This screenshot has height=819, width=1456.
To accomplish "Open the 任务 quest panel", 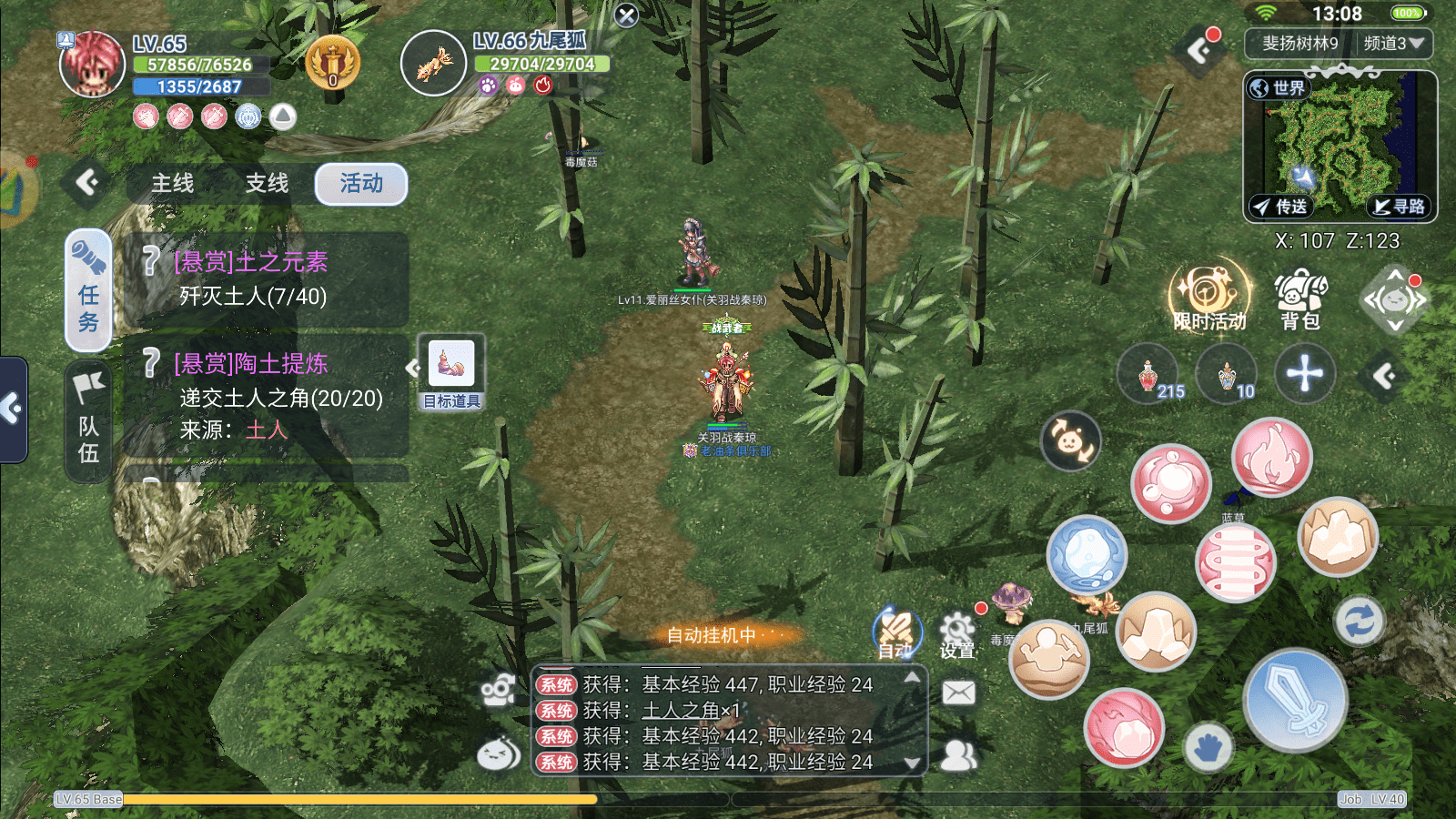I will [x=88, y=289].
